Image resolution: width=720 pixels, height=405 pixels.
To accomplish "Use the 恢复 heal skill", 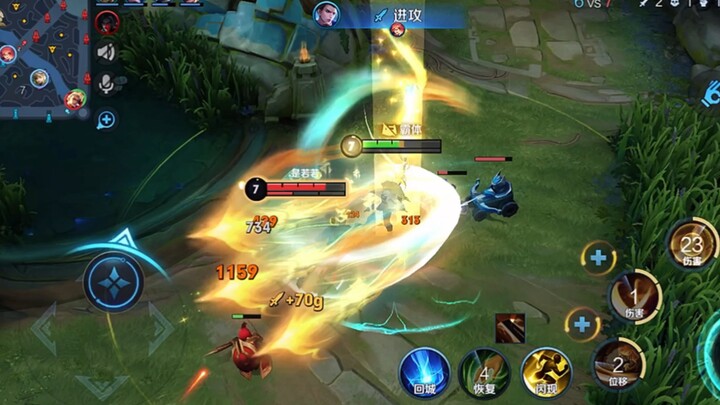I will (x=484, y=373).
